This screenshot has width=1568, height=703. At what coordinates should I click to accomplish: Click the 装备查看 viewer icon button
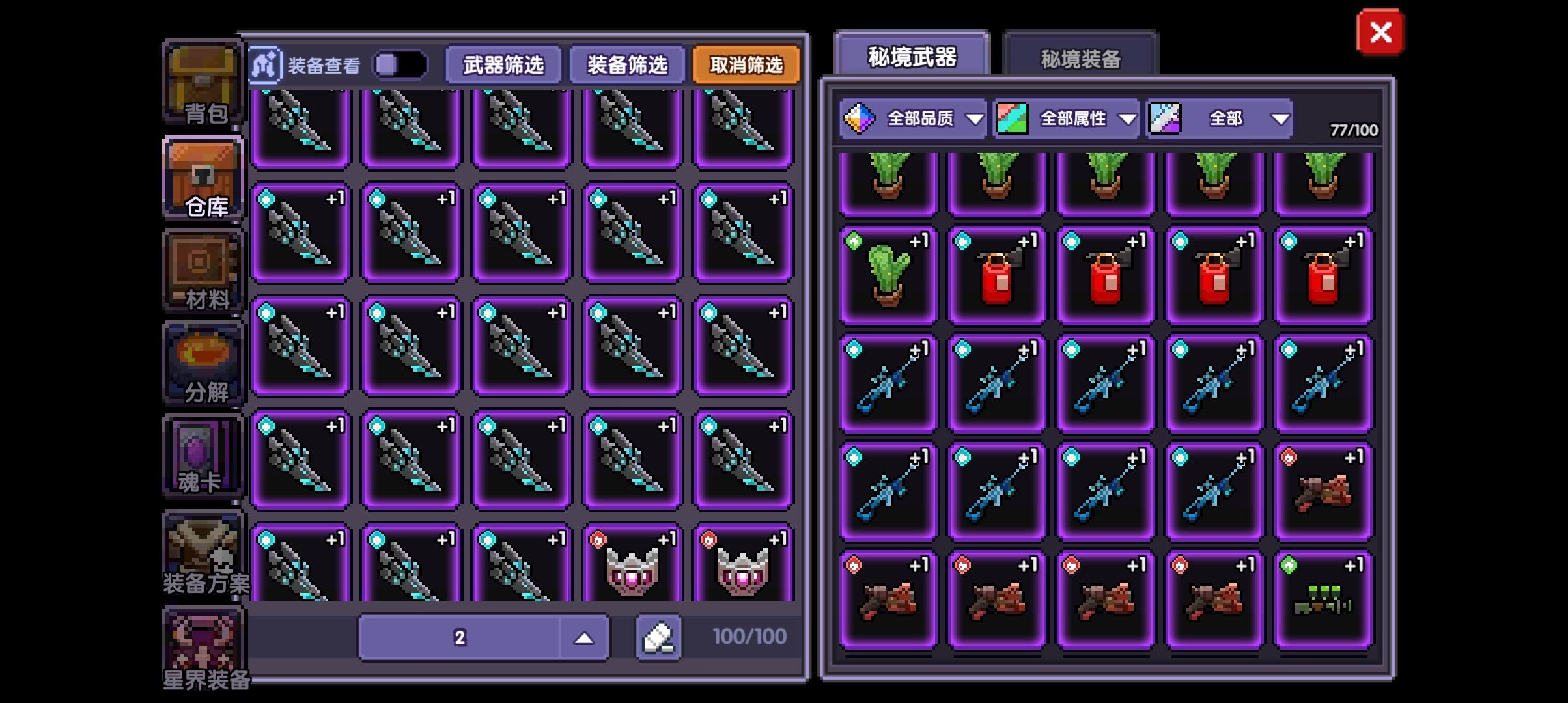(x=264, y=65)
